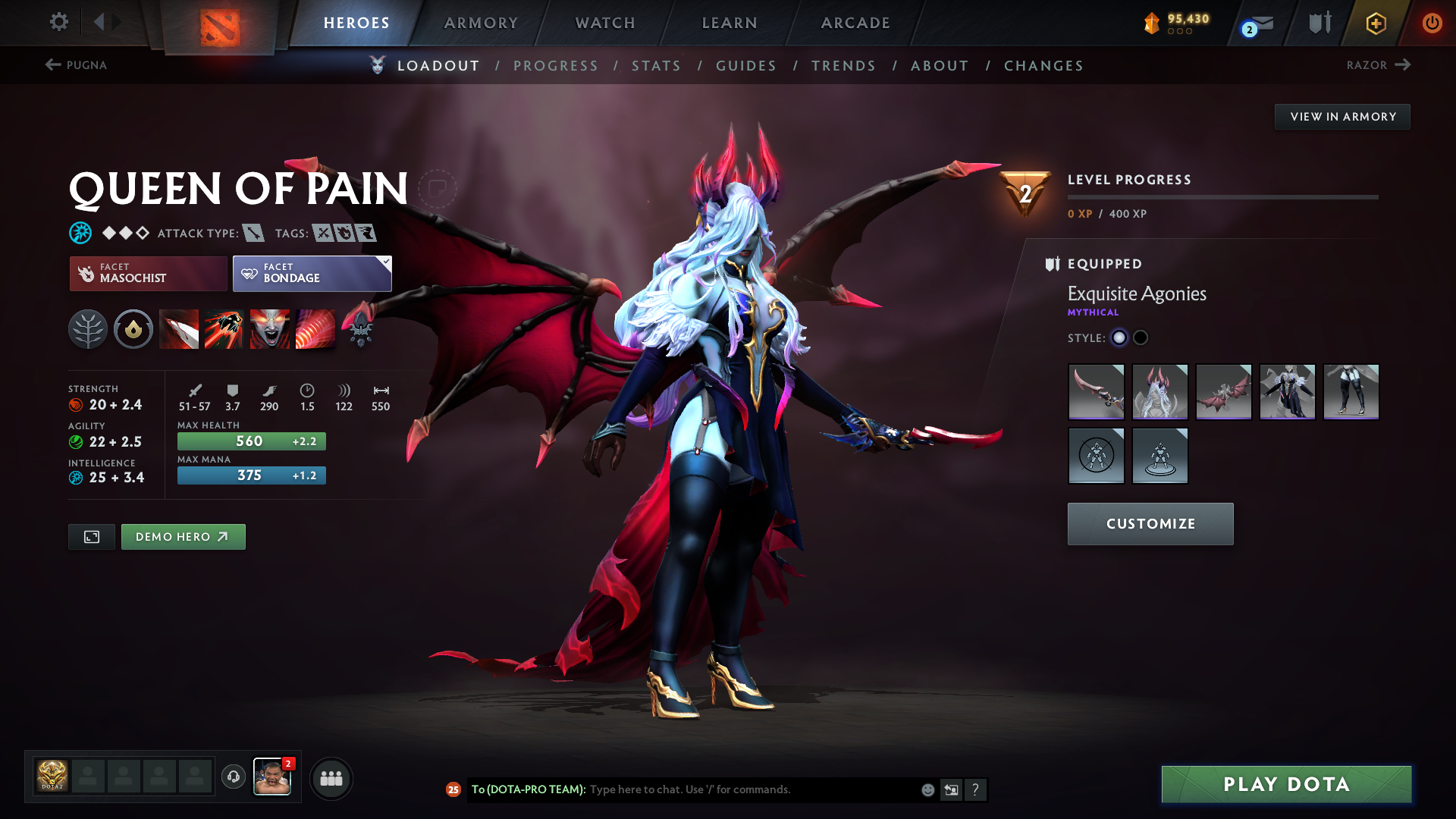The width and height of the screenshot is (1456, 819).
Task: Open the Armory tab
Action: pyautogui.click(x=481, y=23)
